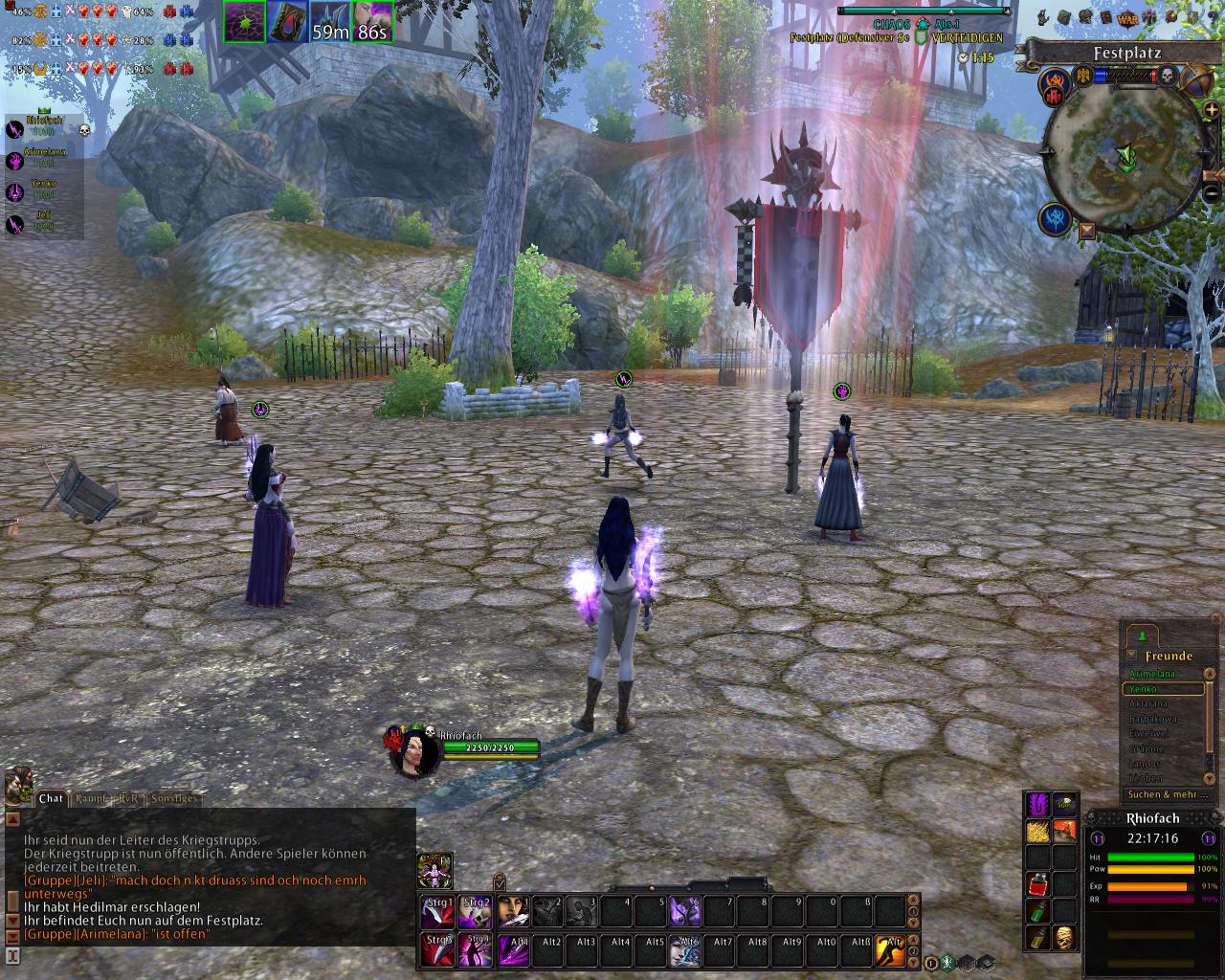1225x980 pixels.
Task: Select Yenko in the friends list
Action: point(1163,689)
